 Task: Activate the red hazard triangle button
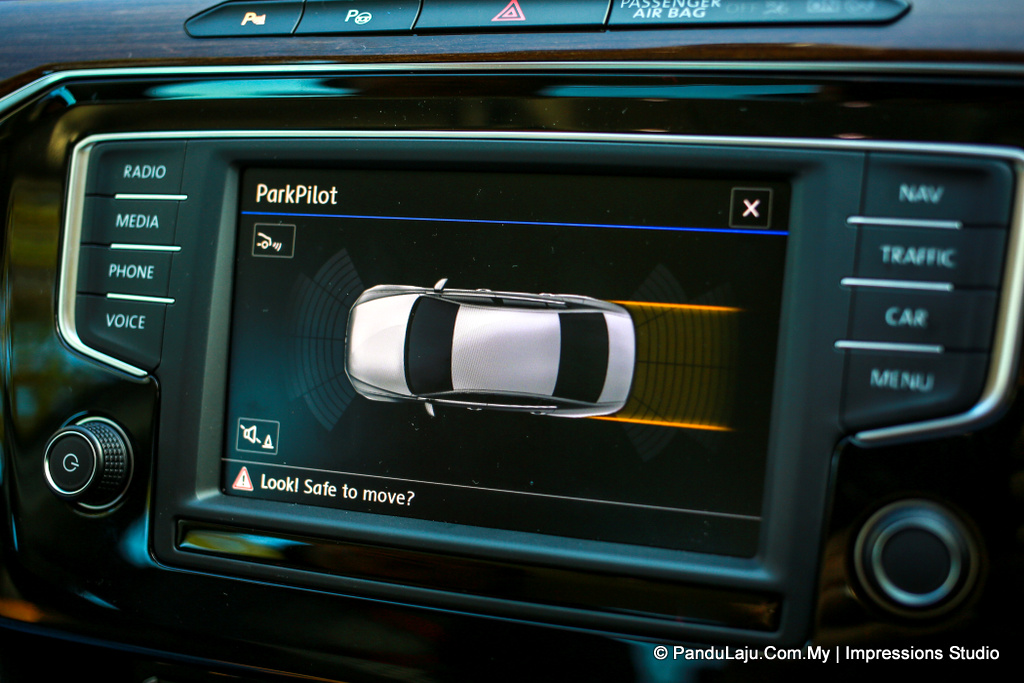pos(508,12)
